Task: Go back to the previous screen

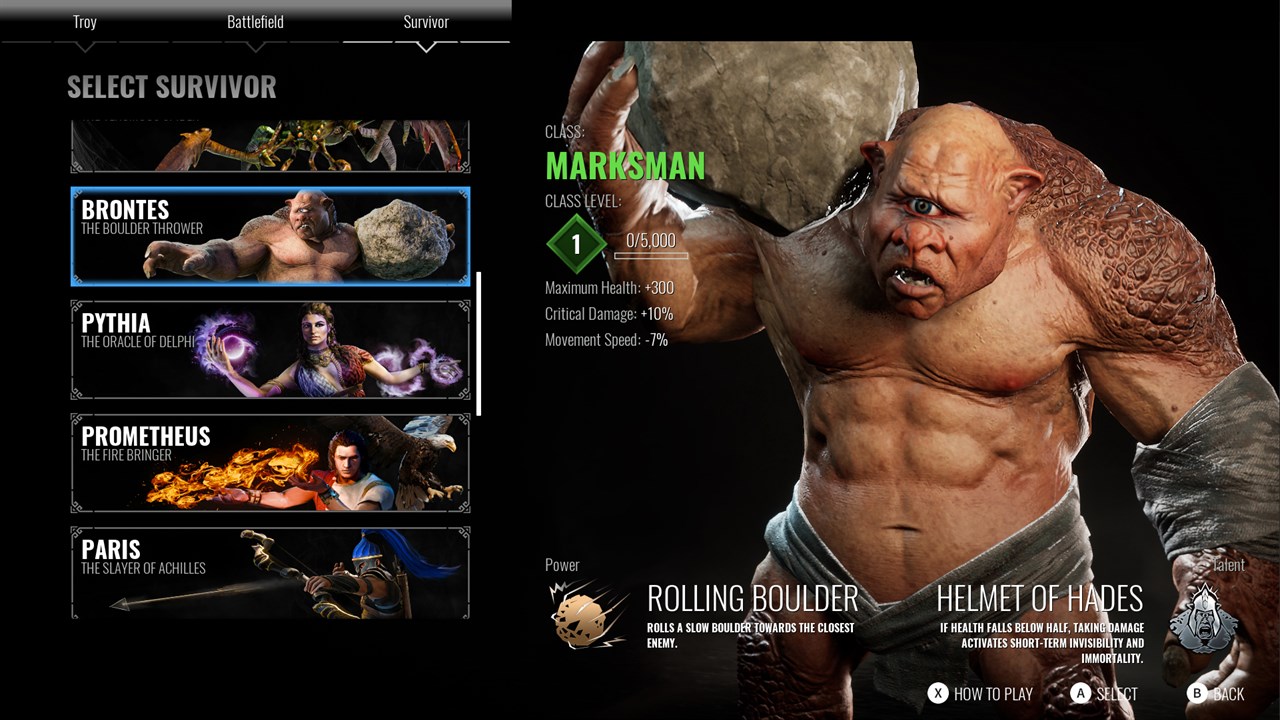Action: tap(1216, 693)
